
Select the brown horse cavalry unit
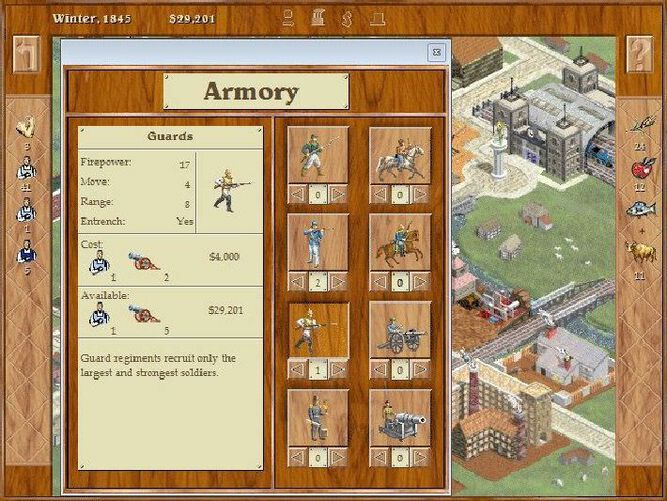400,242
